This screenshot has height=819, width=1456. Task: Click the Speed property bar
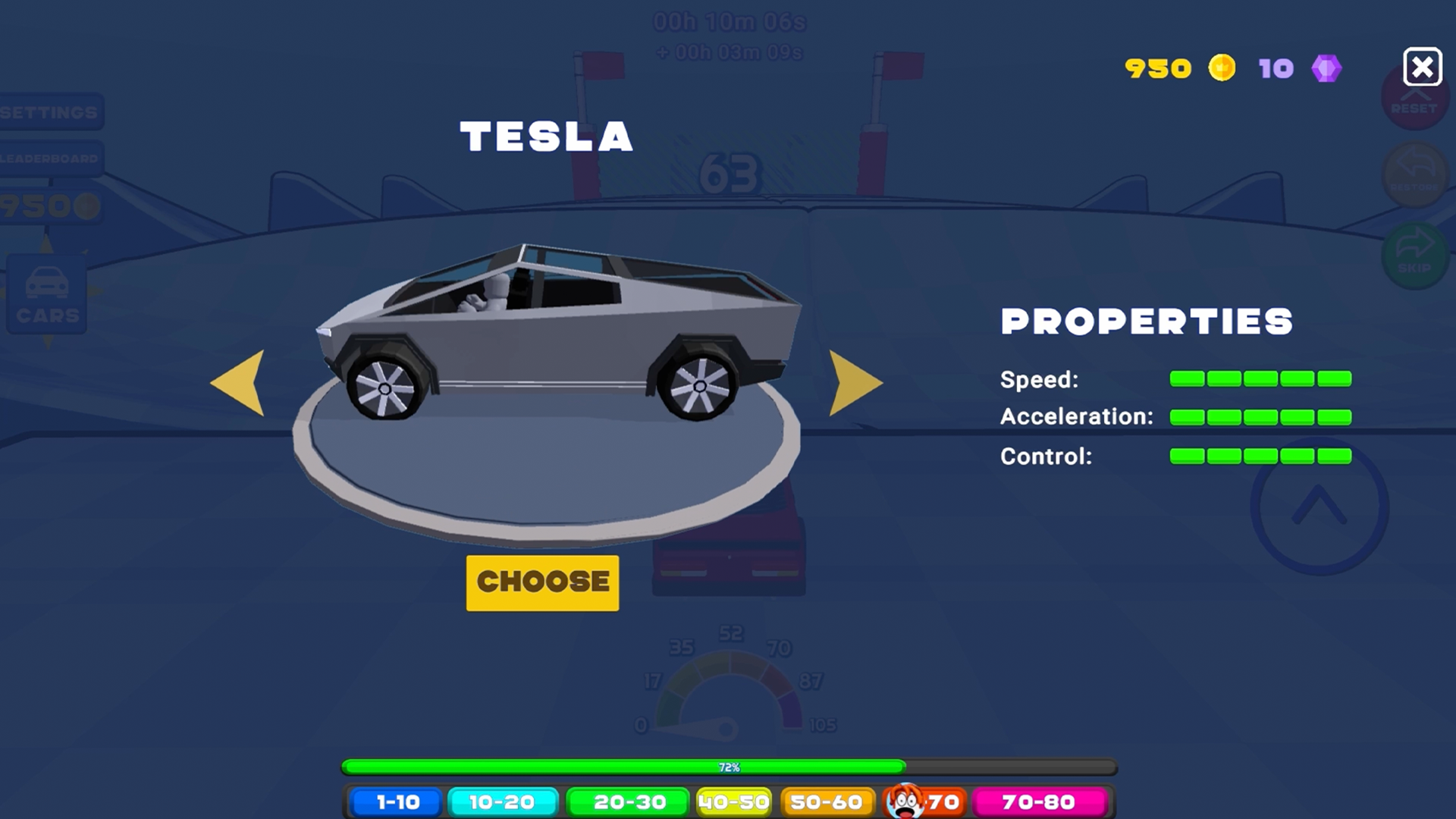1259,378
